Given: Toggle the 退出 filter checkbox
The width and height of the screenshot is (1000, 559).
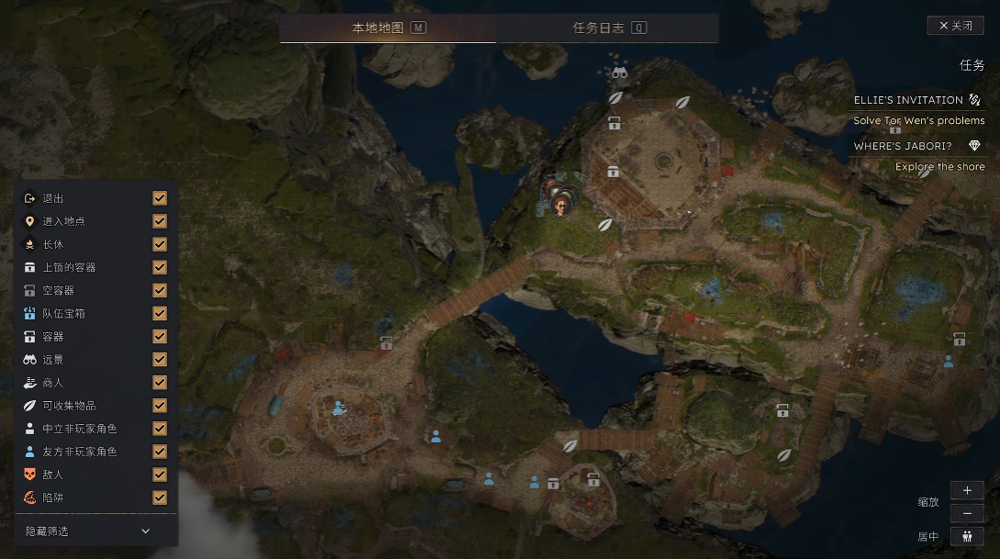Looking at the screenshot, I should (160, 198).
